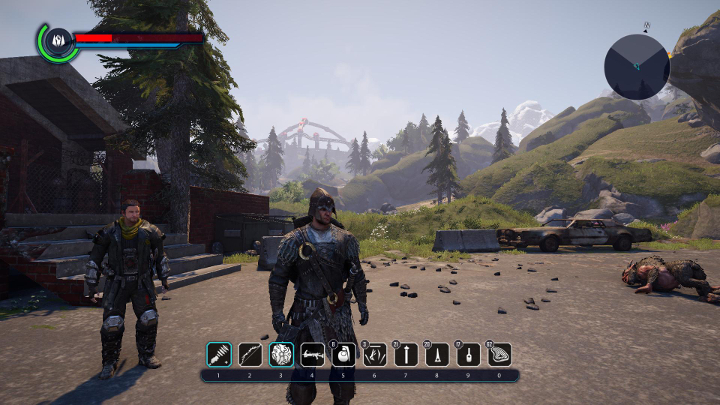Use the item in hotbar slot 6
Image resolution: width=720 pixels, height=405 pixels.
[375, 354]
